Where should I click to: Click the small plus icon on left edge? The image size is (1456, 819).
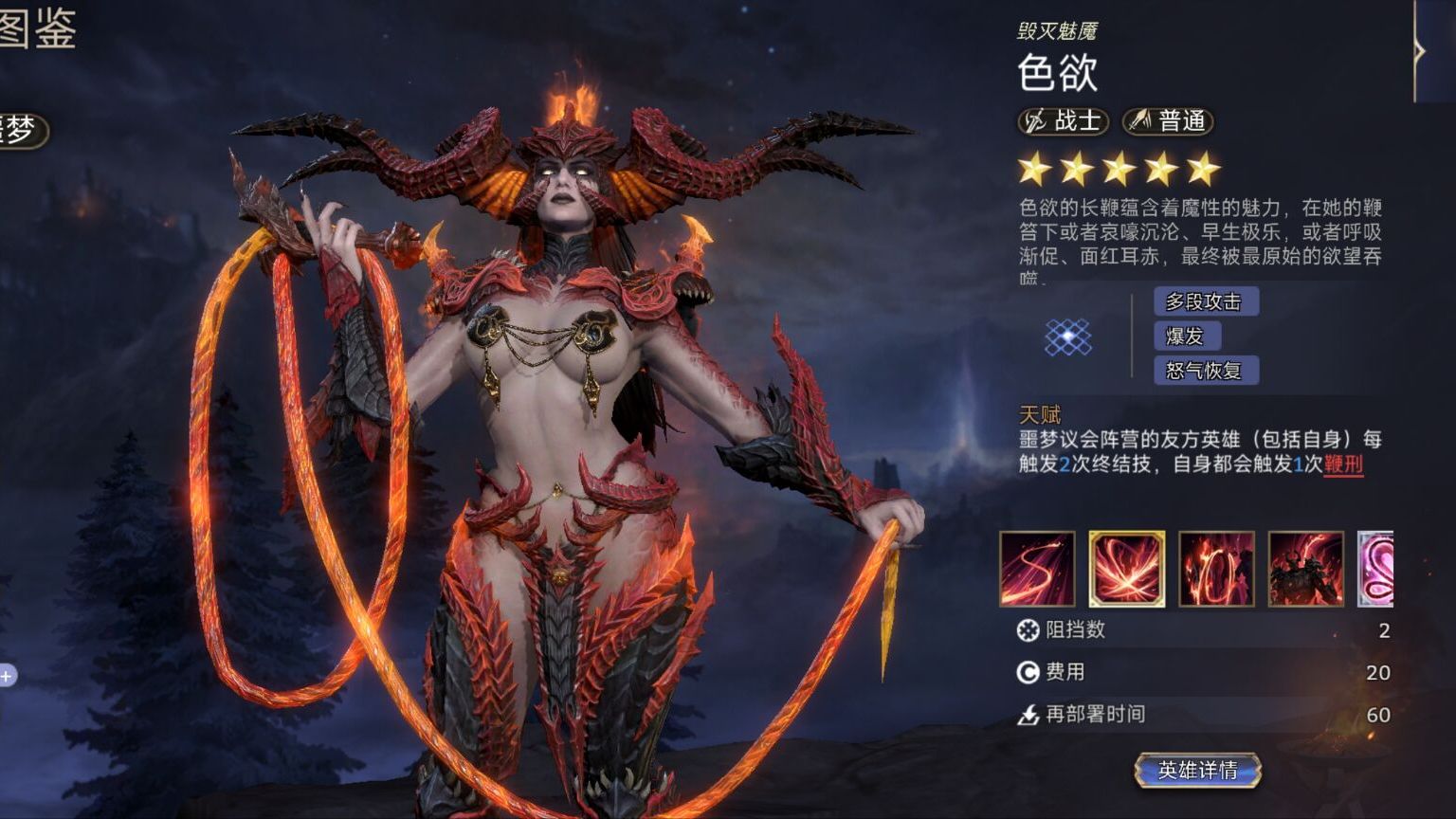[7, 676]
